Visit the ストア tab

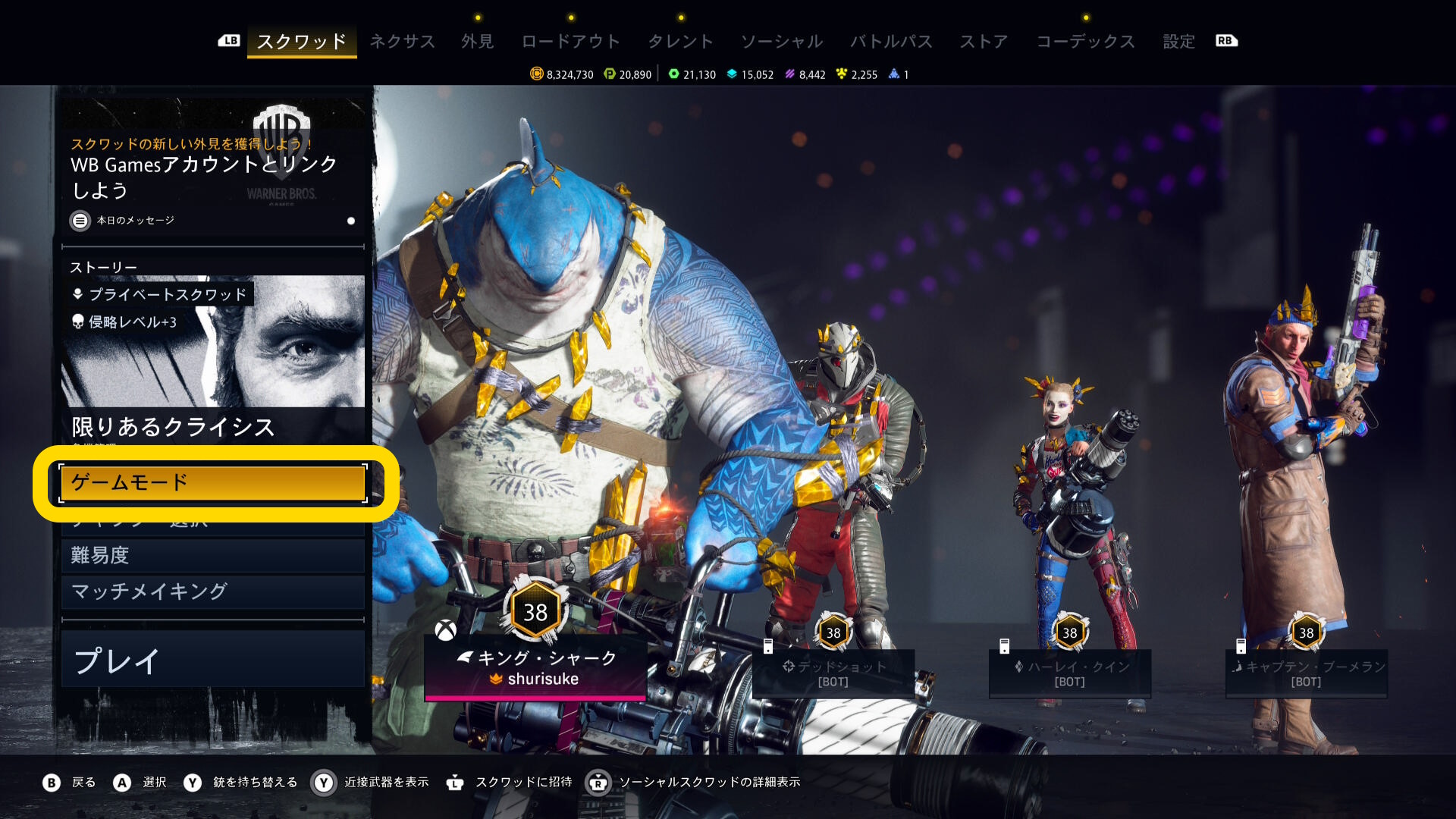pos(984,41)
